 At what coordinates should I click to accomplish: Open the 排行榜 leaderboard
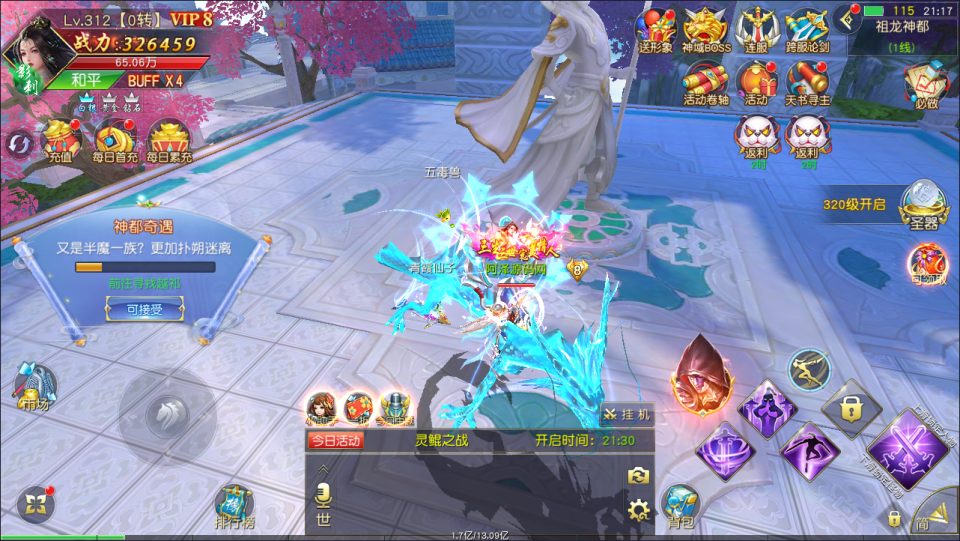point(234,507)
